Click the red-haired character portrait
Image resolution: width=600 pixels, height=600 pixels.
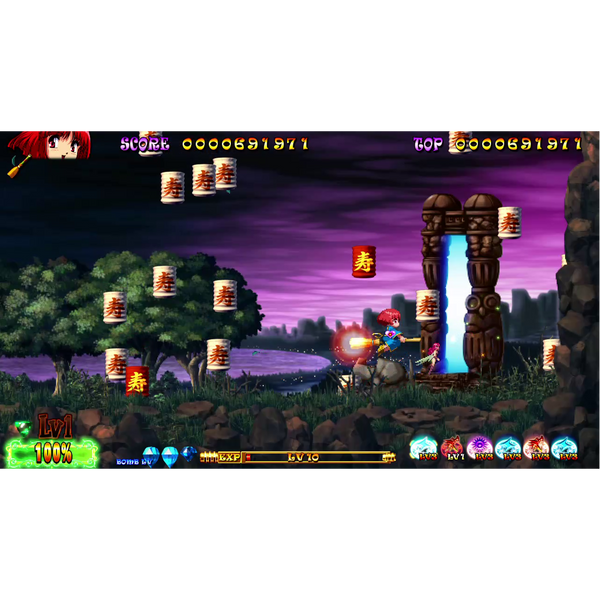50,144
